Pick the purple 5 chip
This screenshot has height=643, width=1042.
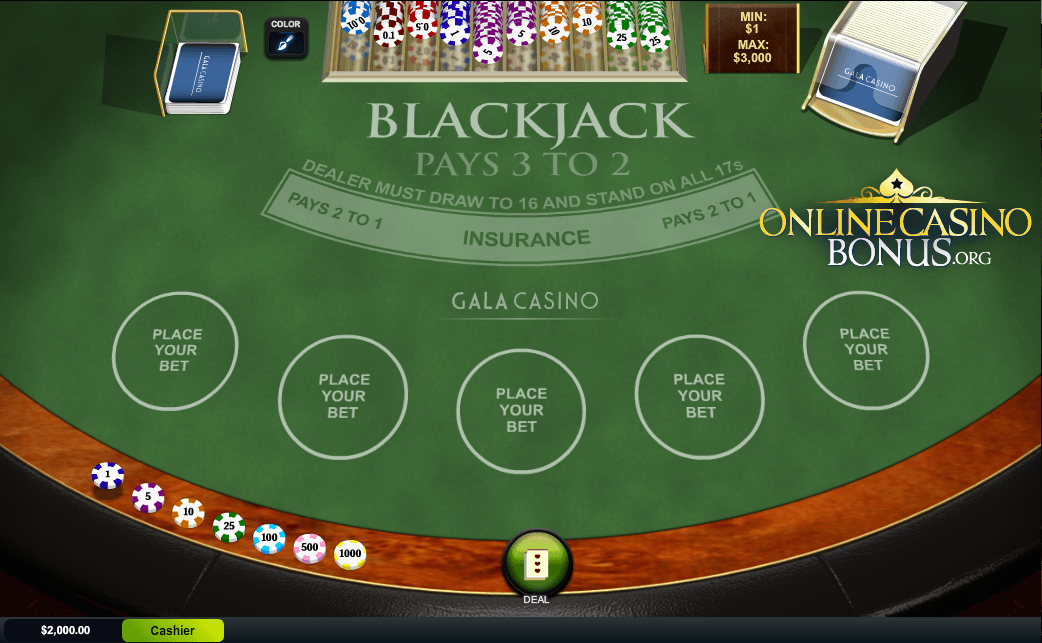click(x=148, y=497)
